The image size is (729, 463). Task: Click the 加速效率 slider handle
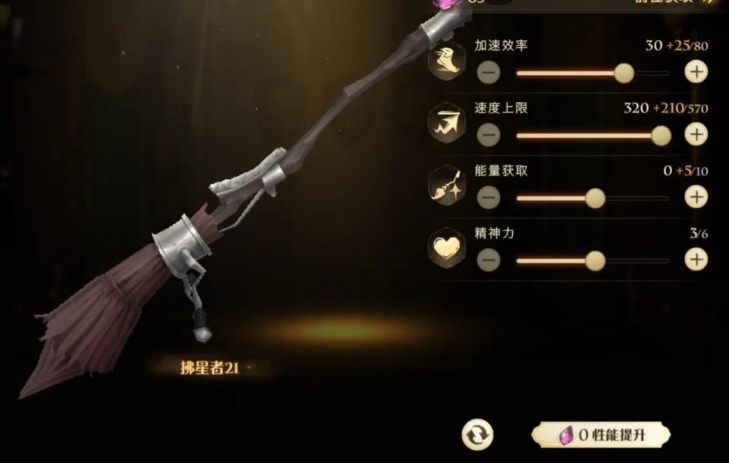pyautogui.click(x=625, y=72)
